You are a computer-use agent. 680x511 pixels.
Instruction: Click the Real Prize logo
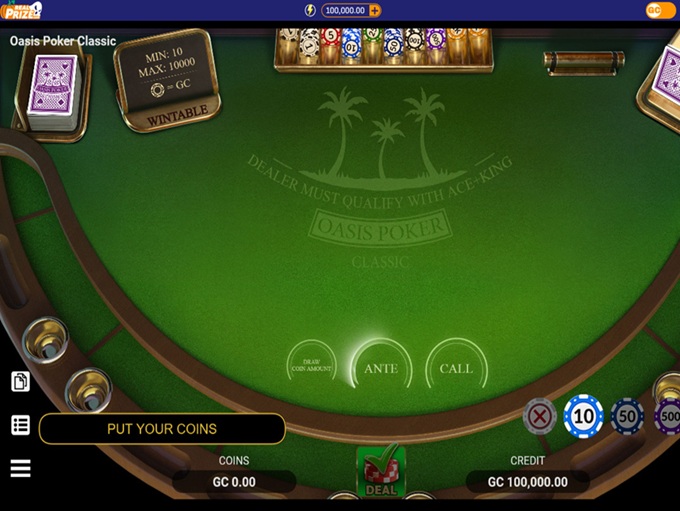coord(21,10)
